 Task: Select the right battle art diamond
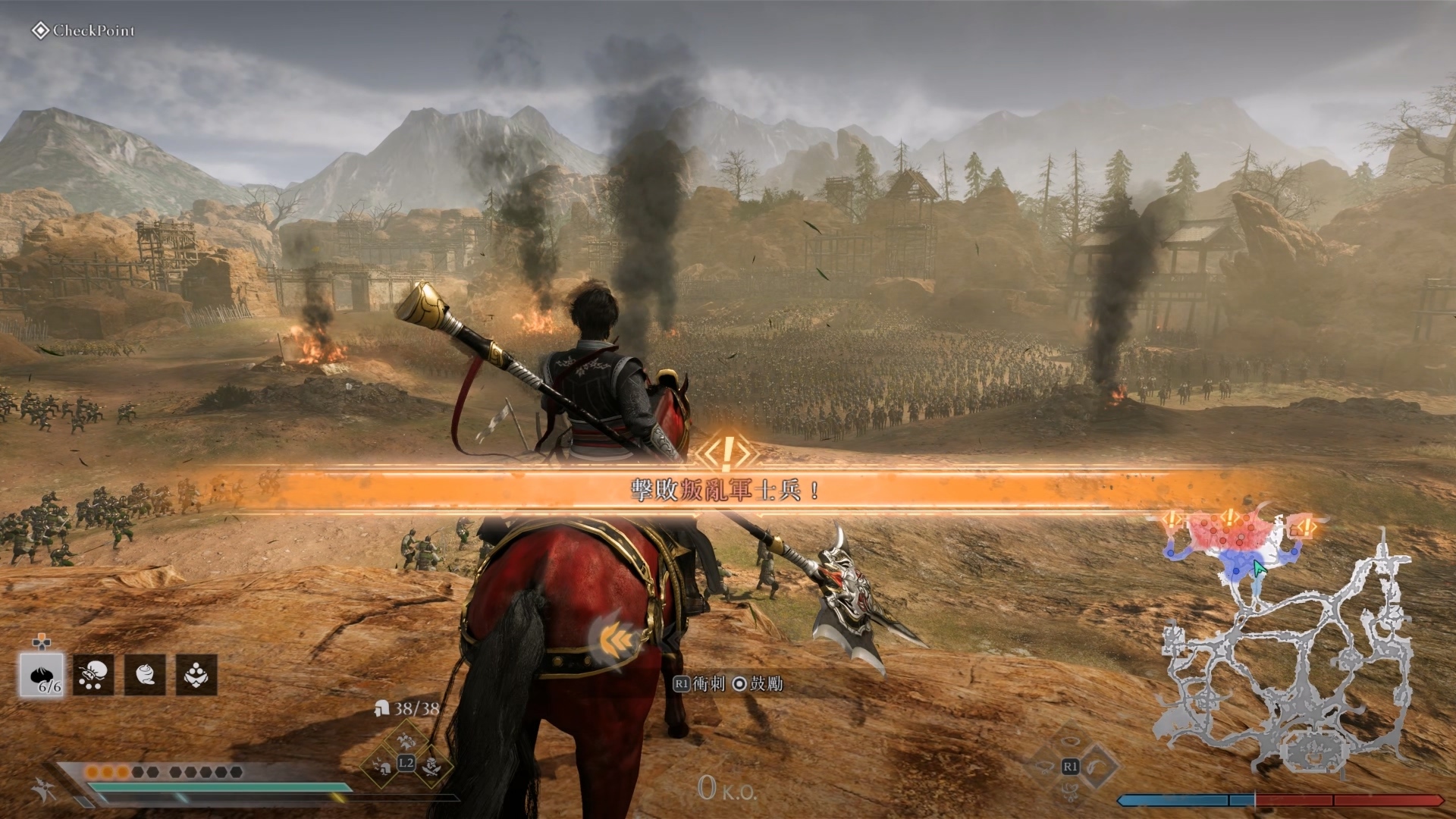click(x=1097, y=766)
